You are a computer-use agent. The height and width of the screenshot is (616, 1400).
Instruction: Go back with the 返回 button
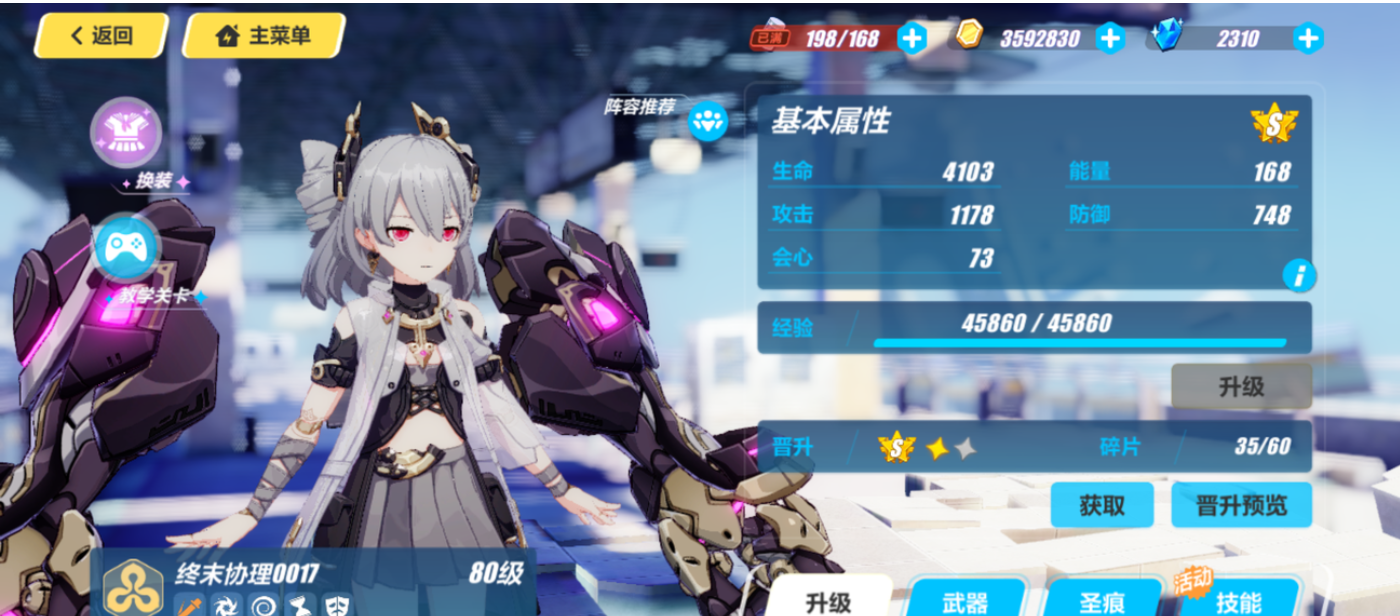[101, 36]
